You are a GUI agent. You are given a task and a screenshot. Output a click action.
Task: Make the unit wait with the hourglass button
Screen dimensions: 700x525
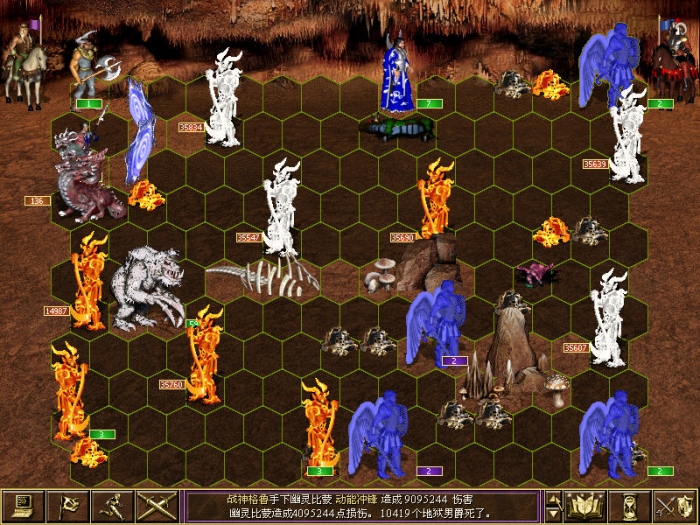[x=630, y=506]
